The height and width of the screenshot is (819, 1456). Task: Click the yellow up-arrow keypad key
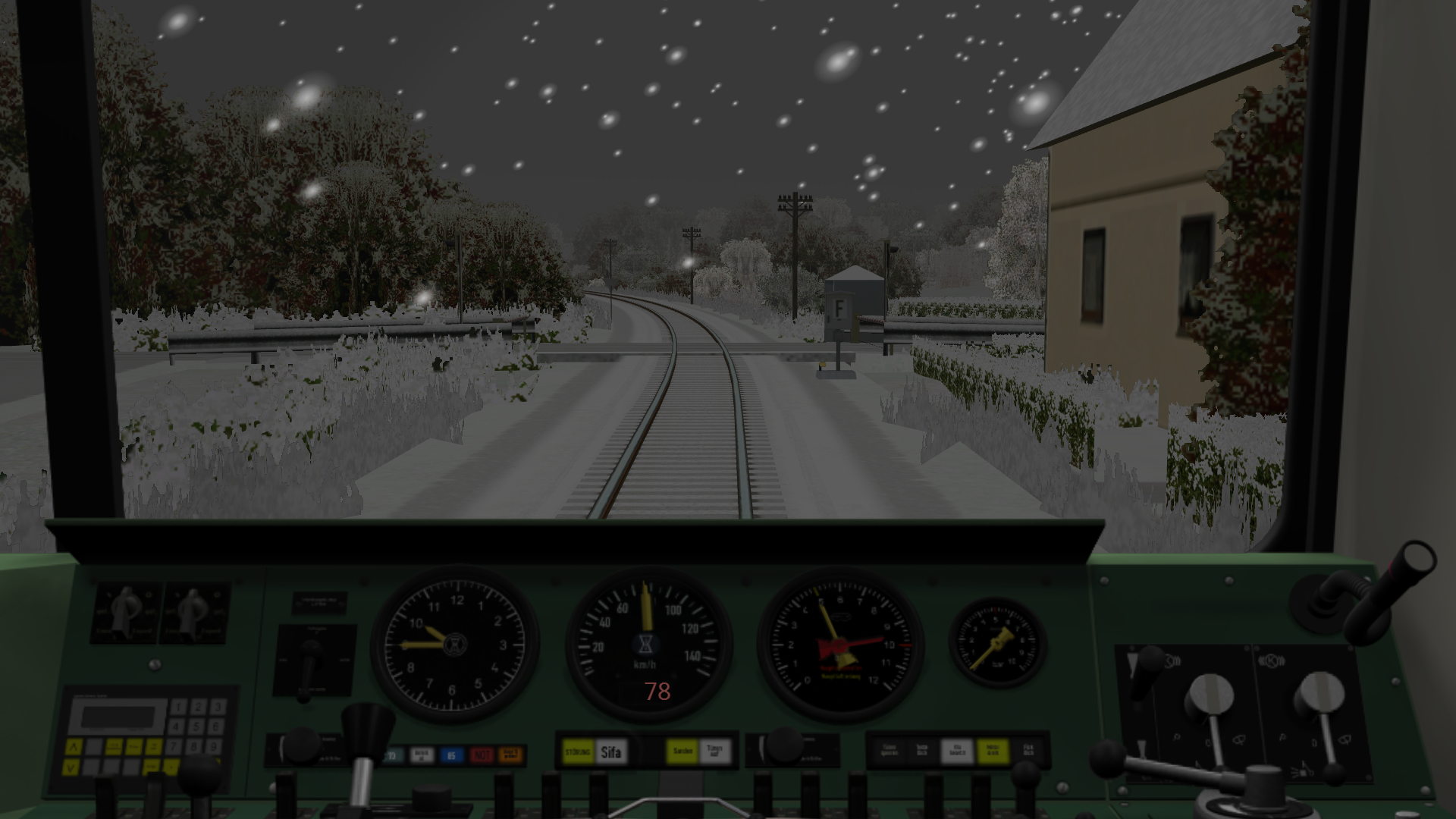(74, 747)
